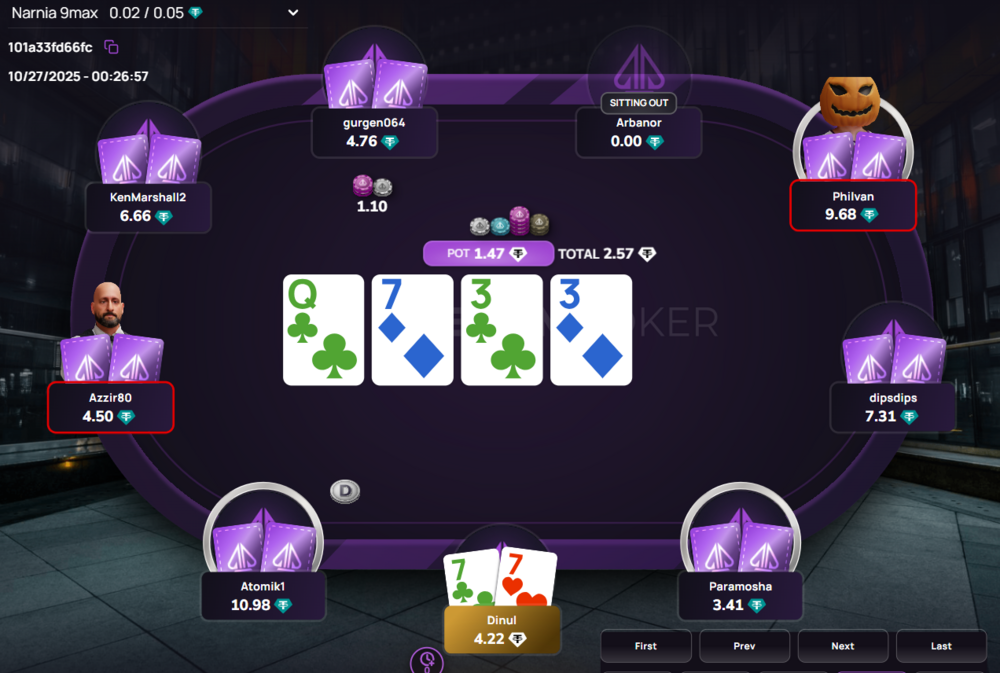Click KenMarshall2's player panel

pos(148,207)
